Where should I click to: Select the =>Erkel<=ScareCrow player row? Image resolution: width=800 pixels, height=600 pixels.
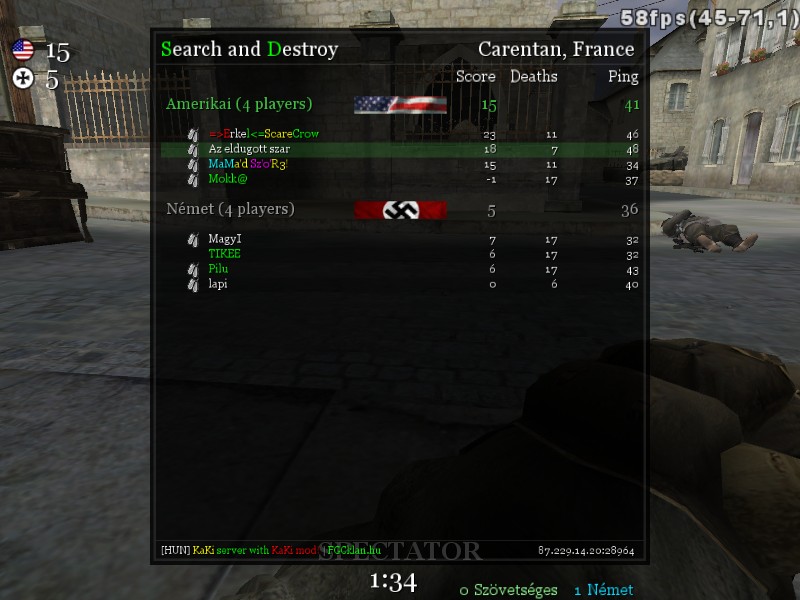pyautogui.click(x=264, y=134)
